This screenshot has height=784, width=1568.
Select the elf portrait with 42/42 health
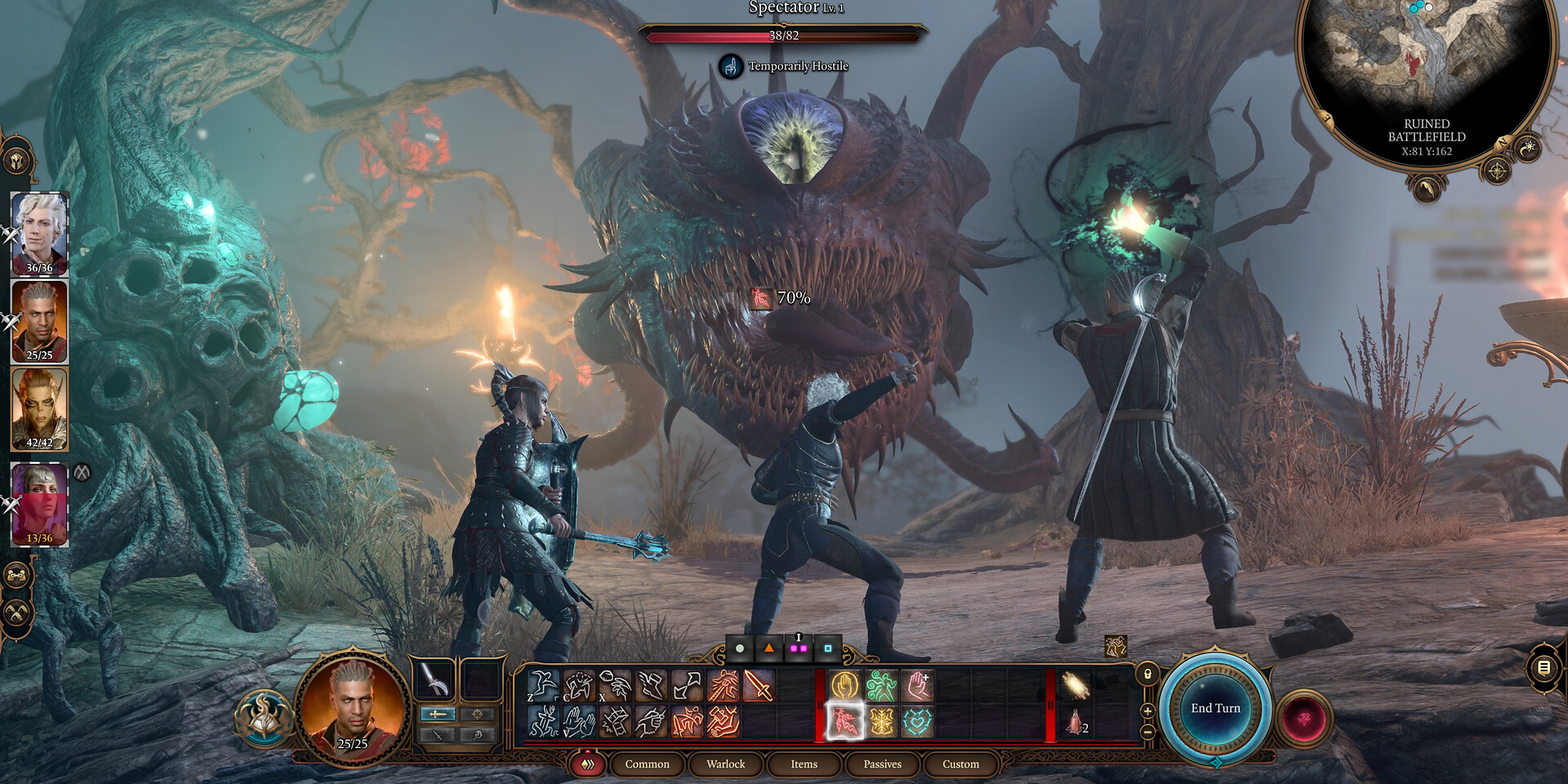point(39,408)
